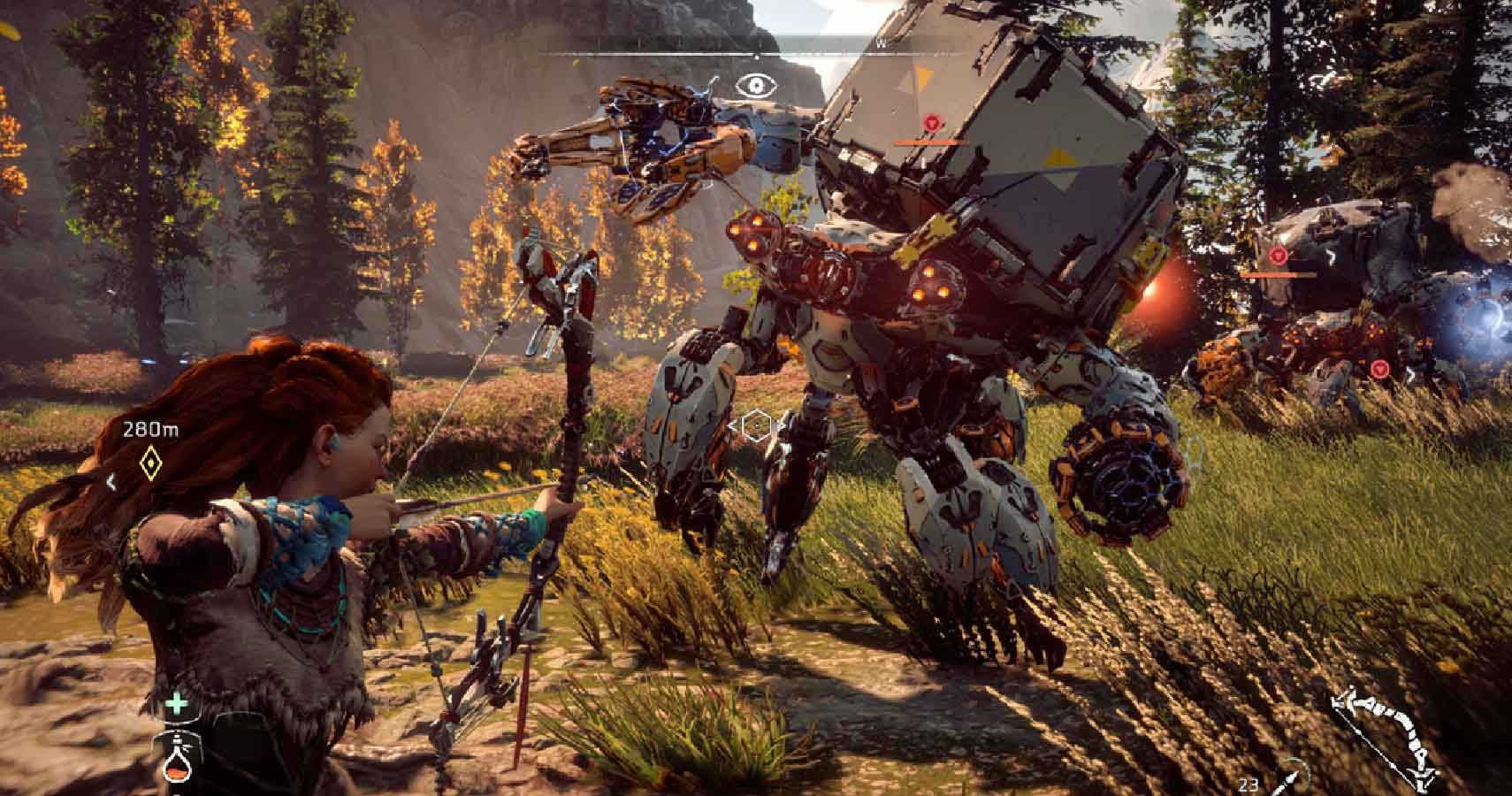This screenshot has width=1512, height=796.
Task: Select the compass direction caret at top center
Action: 756,55
